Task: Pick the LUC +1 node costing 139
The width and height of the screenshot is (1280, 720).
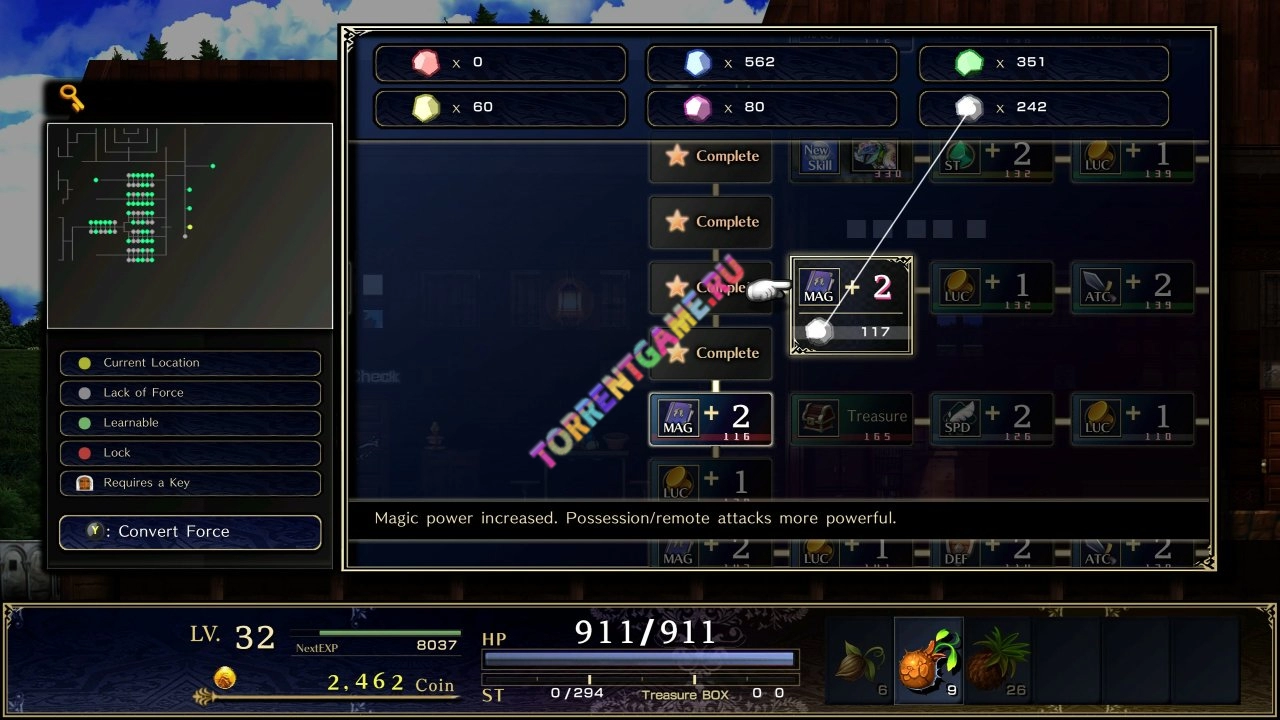Action: tap(1131, 158)
